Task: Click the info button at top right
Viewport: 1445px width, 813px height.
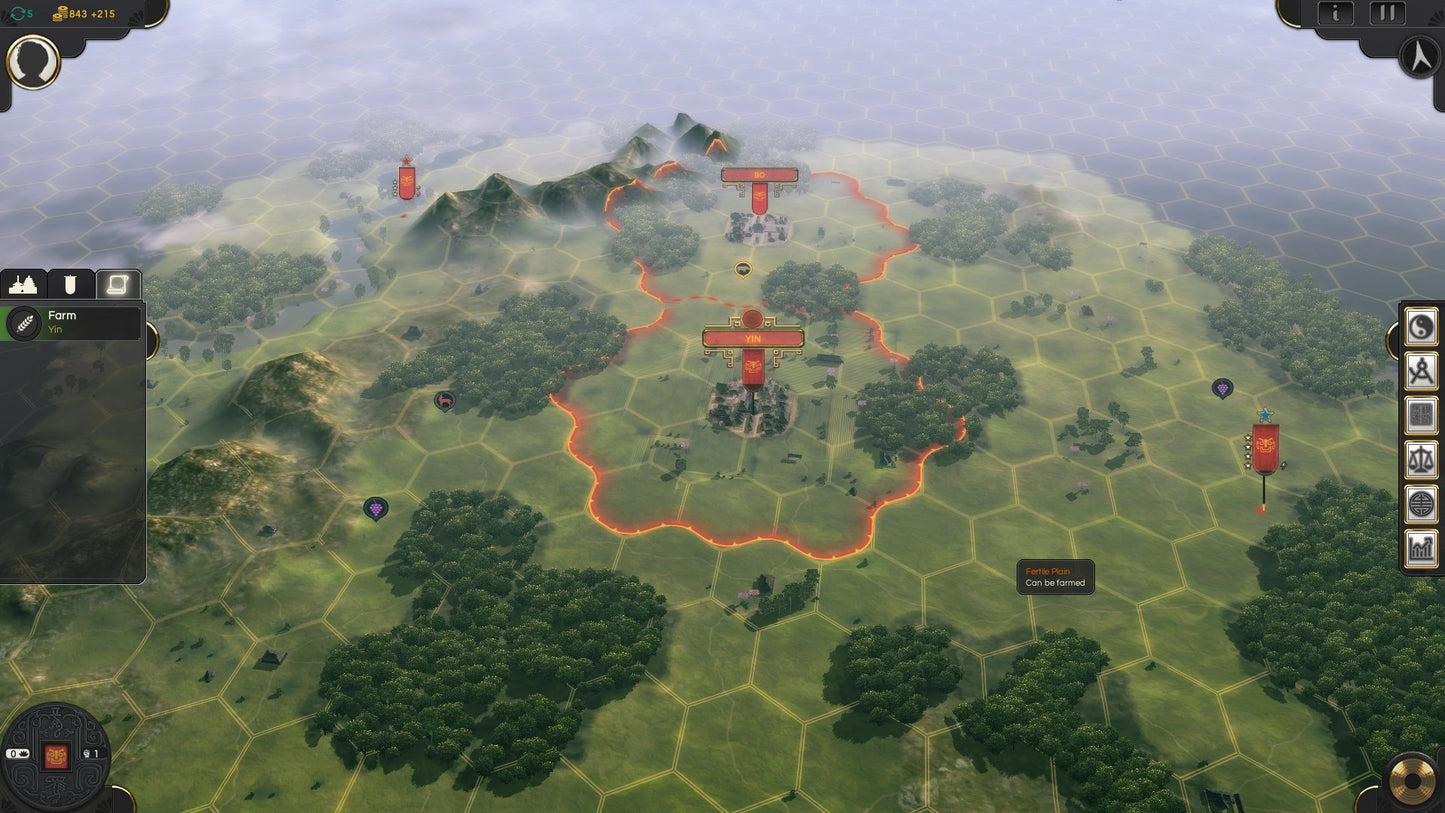Action: [1336, 13]
